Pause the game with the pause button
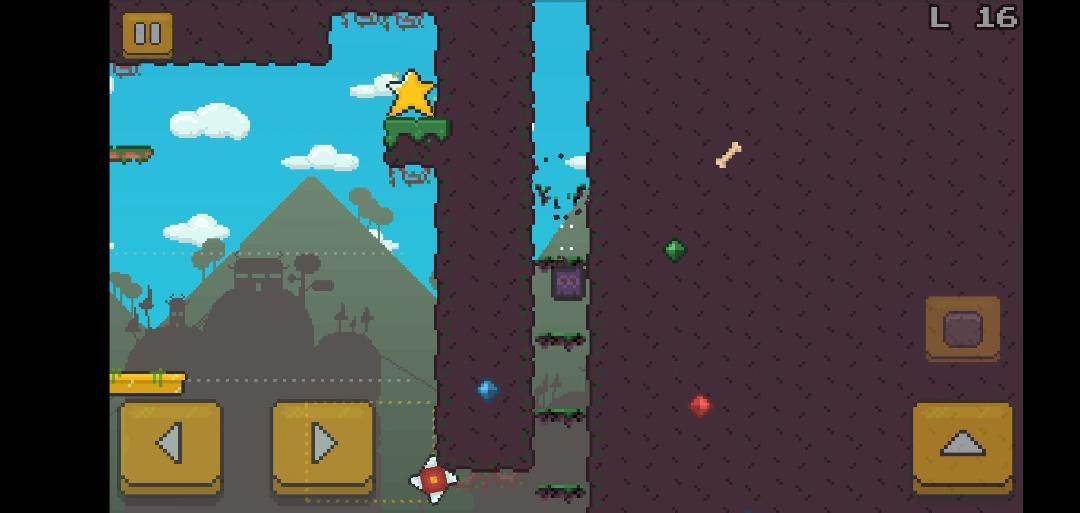This screenshot has height=513, width=1080. (148, 35)
